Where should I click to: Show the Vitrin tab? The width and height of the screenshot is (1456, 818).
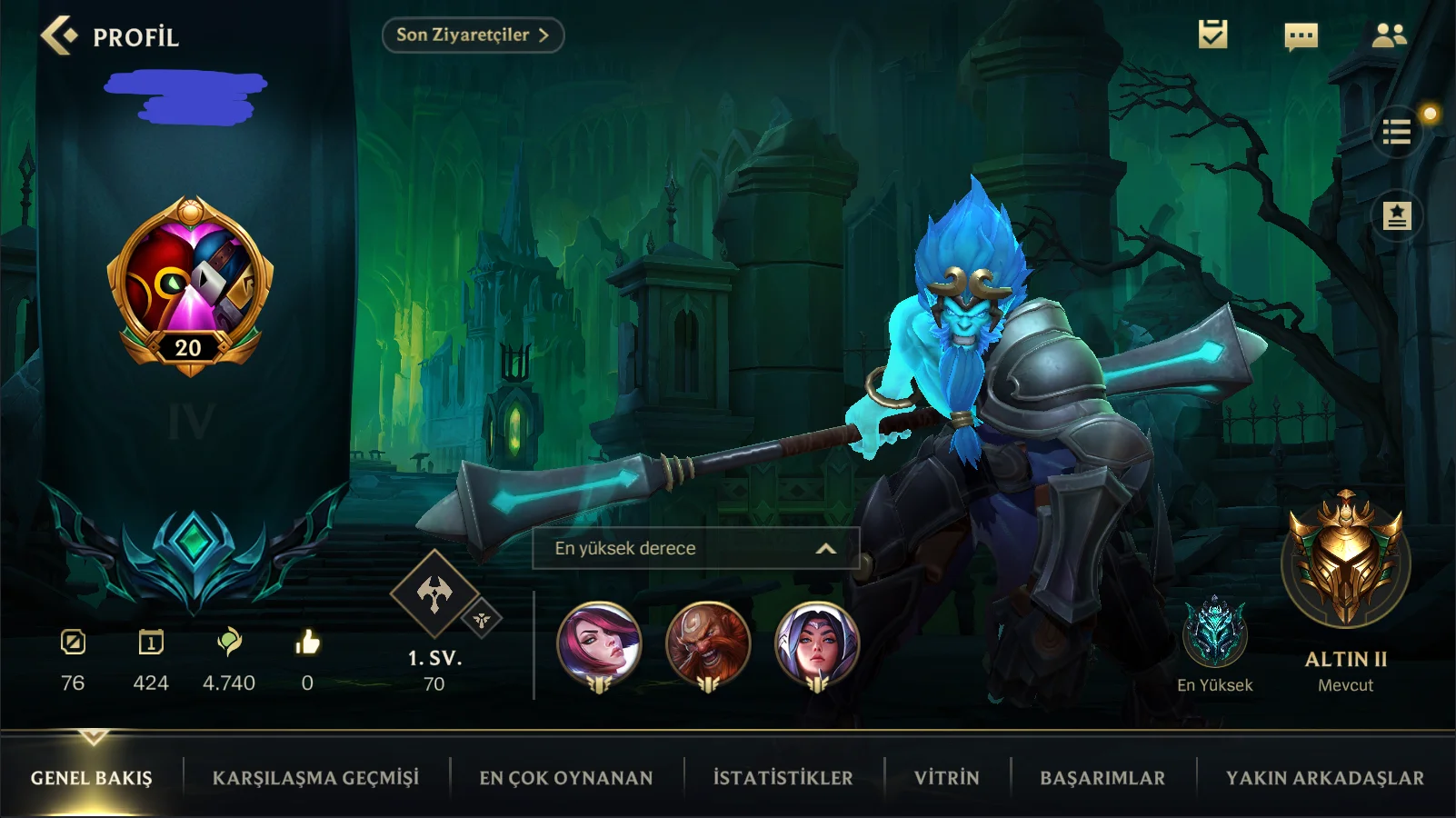[x=946, y=778]
